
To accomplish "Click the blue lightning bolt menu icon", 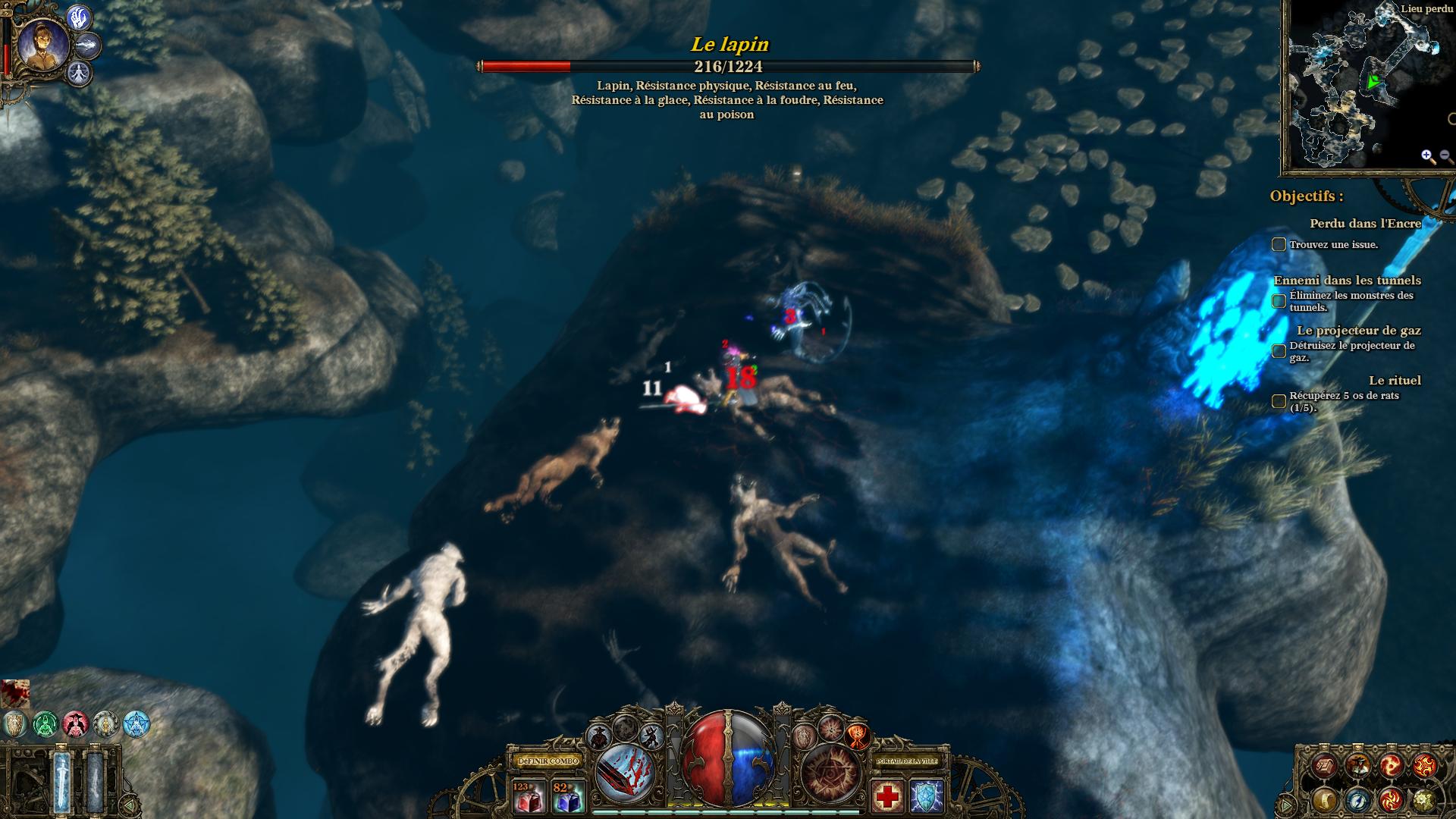I will [1358, 799].
